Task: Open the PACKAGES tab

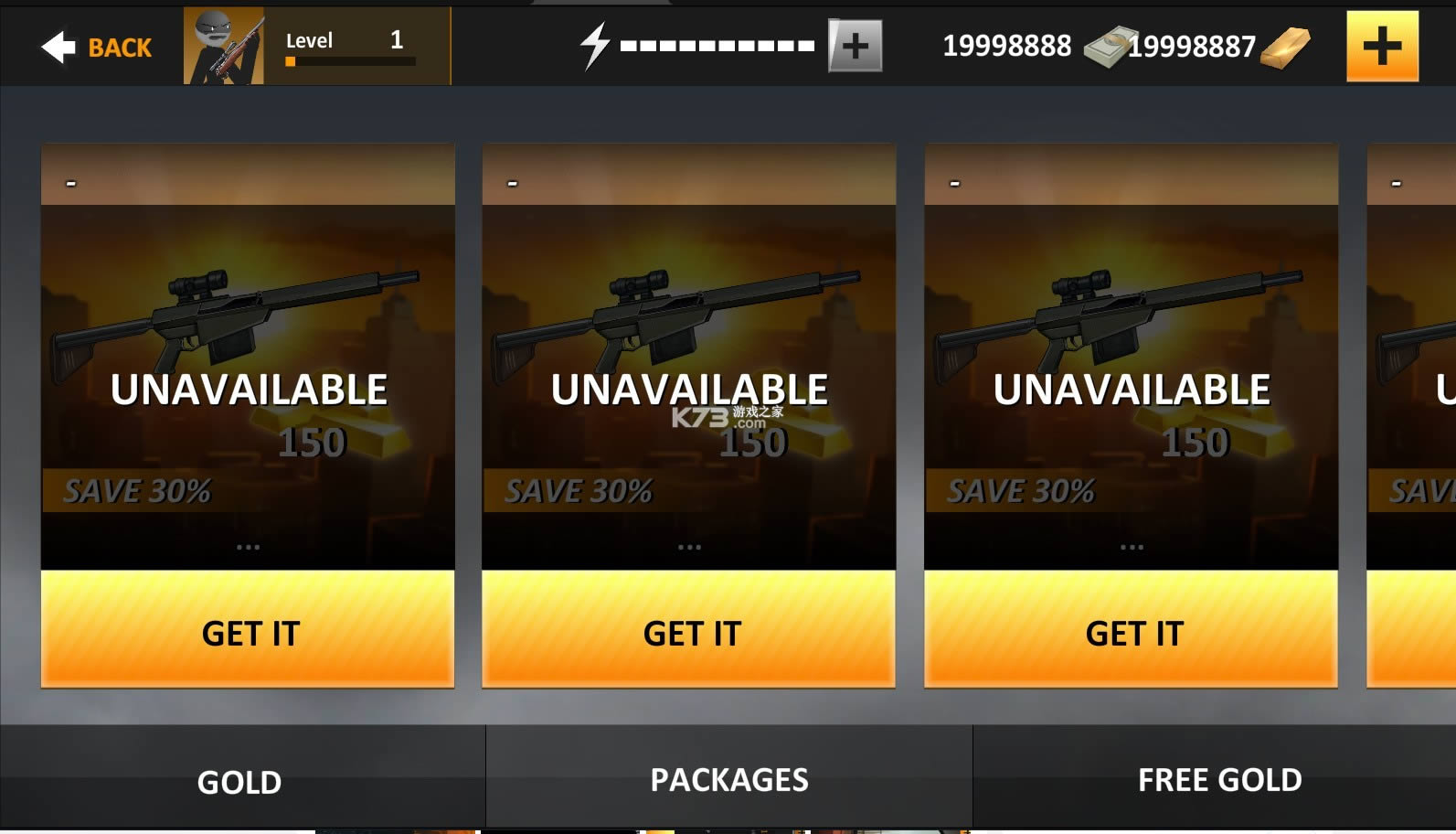Action: (728, 778)
